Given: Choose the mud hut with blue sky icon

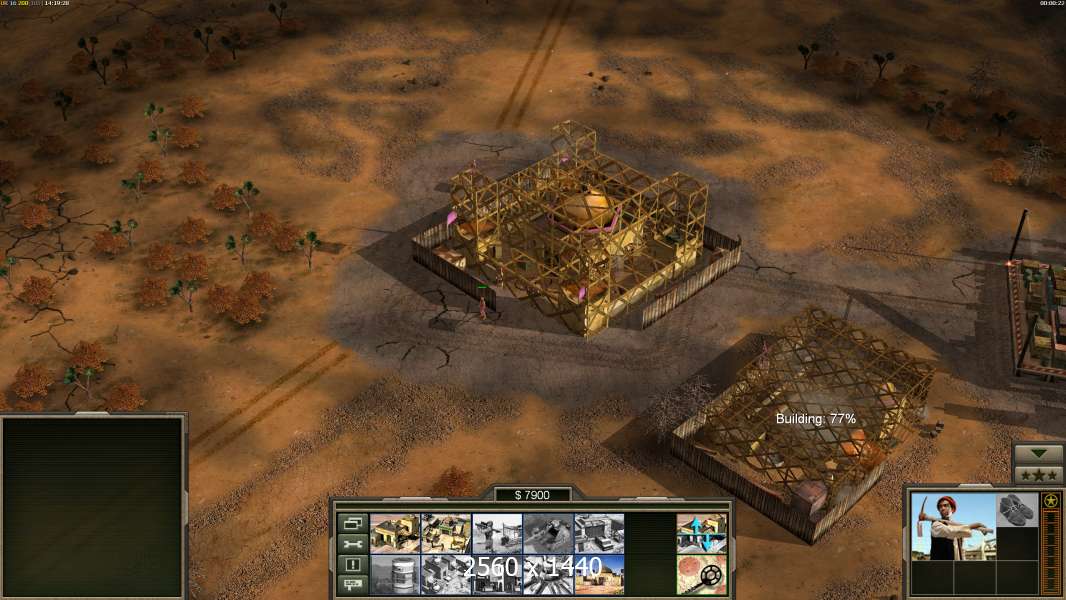Looking at the screenshot, I should pyautogui.click(x=599, y=575).
